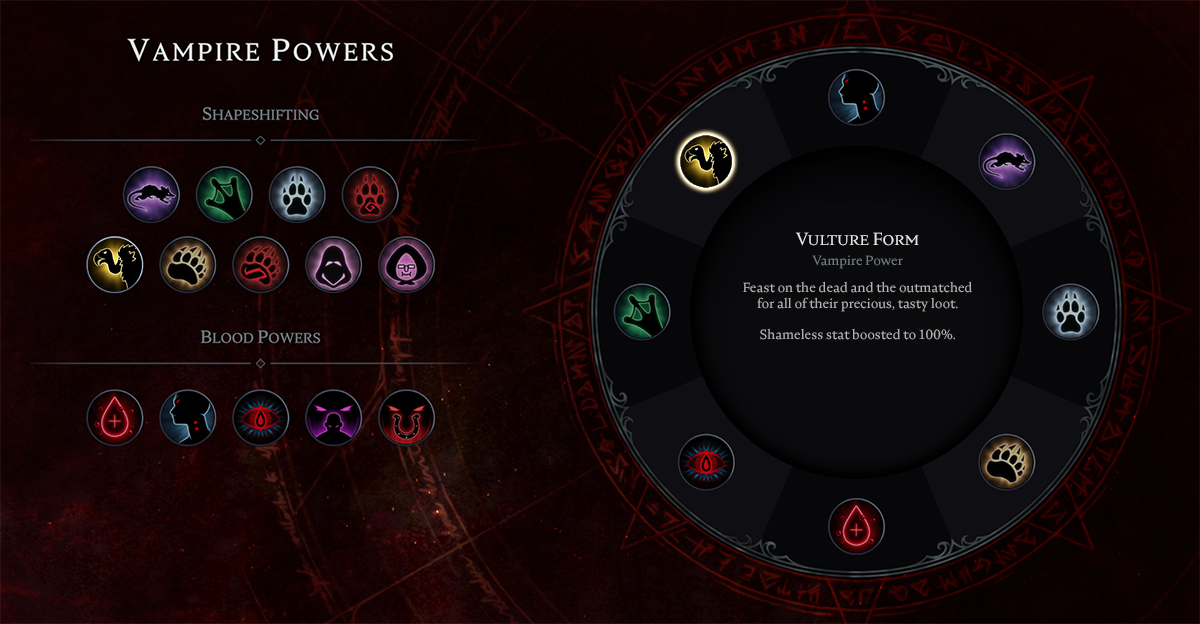Pick the white wolf paw wheel slot

1071,310
